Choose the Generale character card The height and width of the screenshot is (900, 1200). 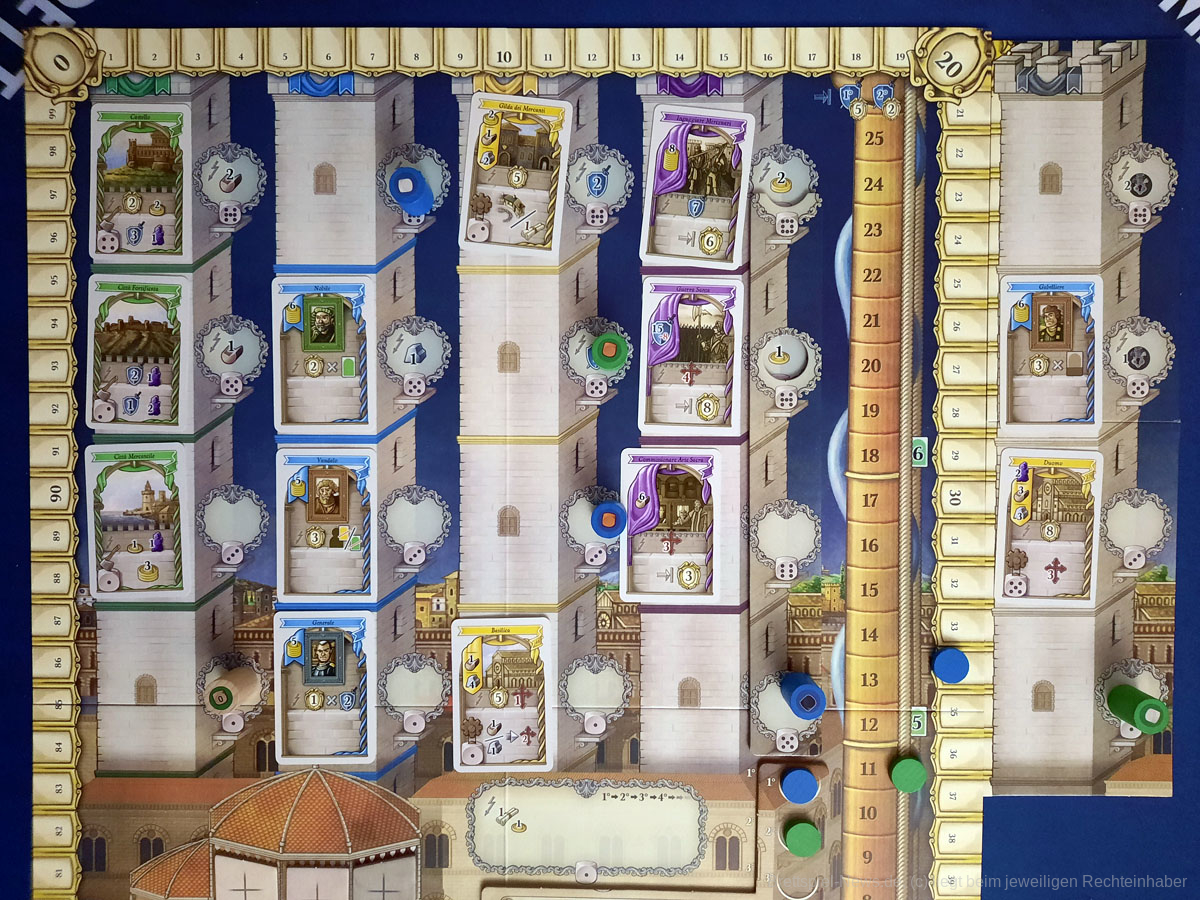click(320, 686)
